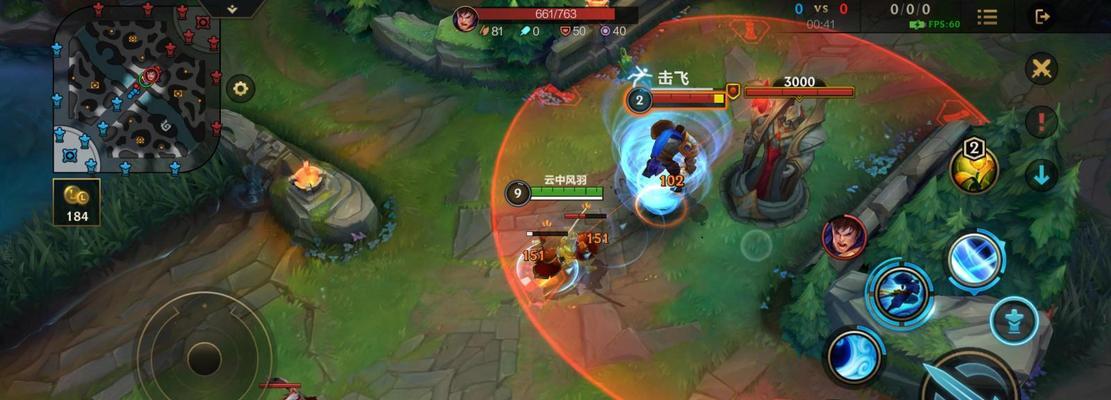
Task: Tap the movement joystick center
Action: (204, 357)
